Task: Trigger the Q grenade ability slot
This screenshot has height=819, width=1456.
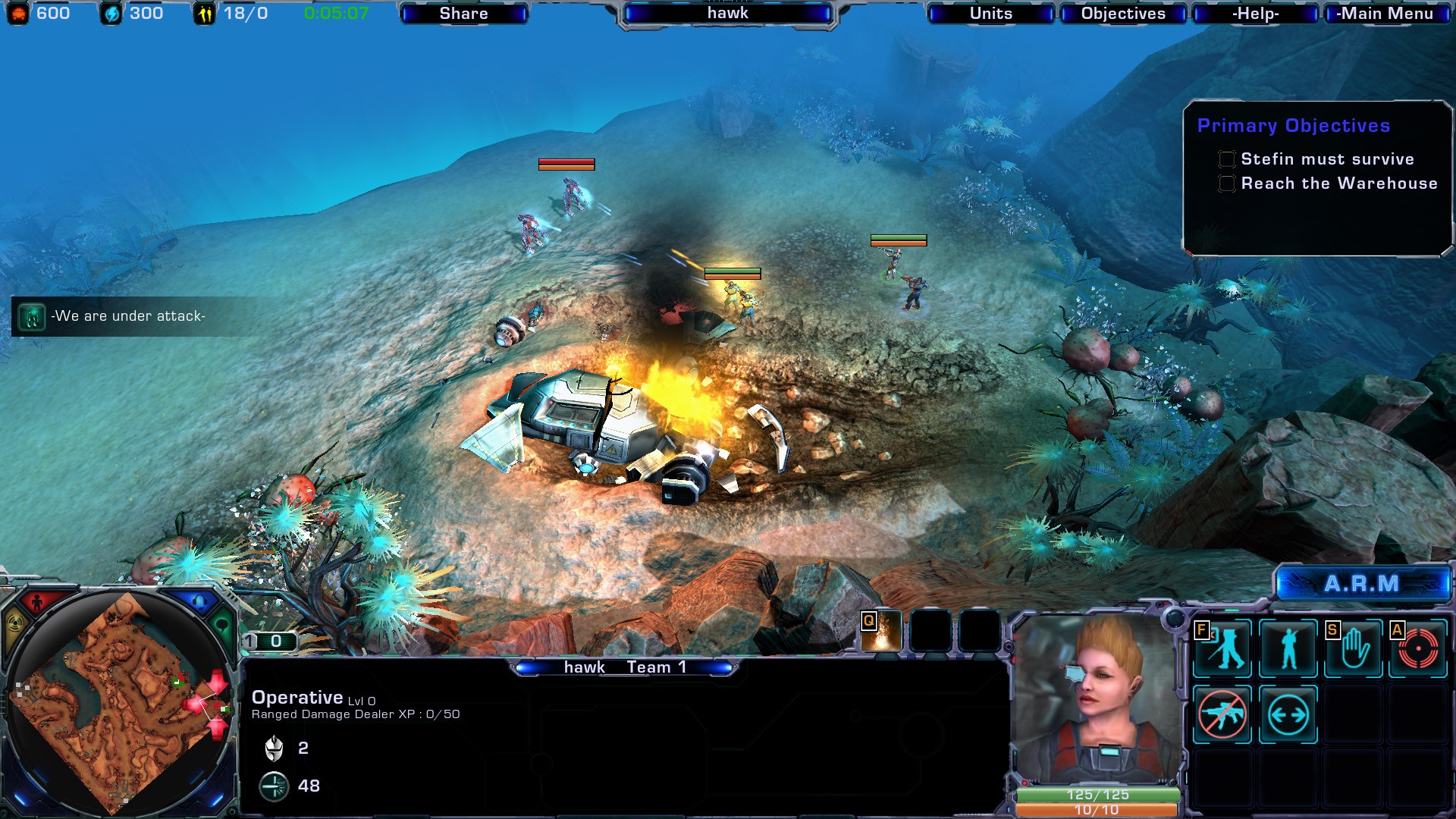Action: tap(880, 629)
